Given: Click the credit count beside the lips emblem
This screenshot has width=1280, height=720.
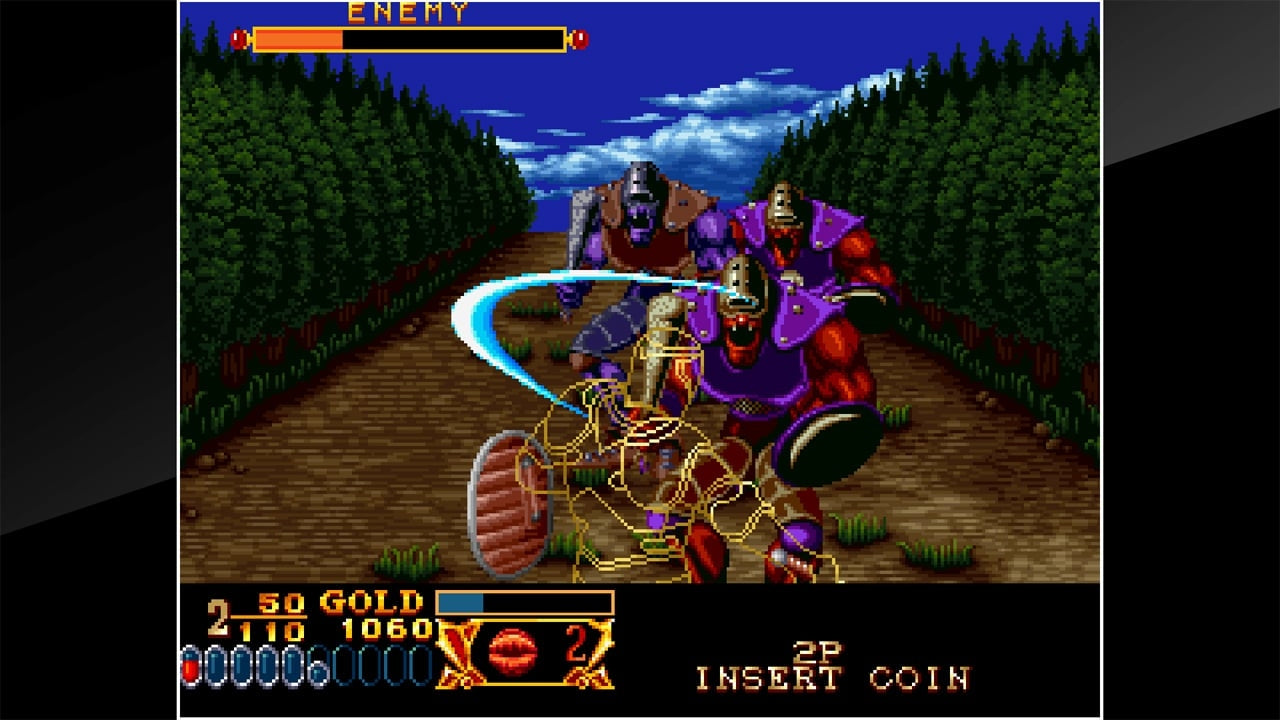Looking at the screenshot, I should coord(580,646).
